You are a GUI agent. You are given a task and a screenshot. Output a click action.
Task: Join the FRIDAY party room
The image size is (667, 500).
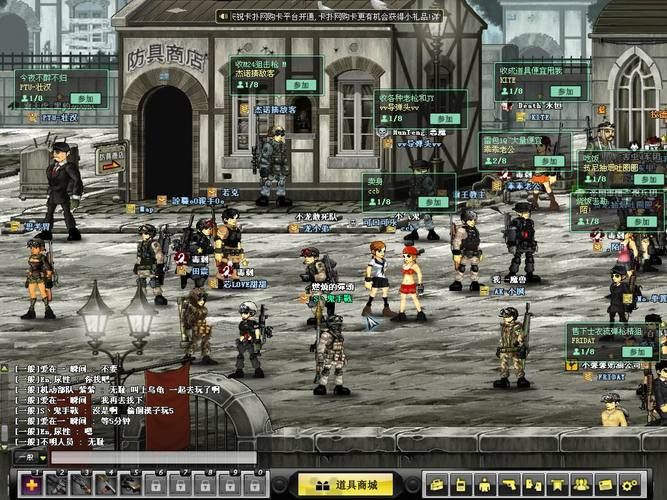[x=635, y=352]
